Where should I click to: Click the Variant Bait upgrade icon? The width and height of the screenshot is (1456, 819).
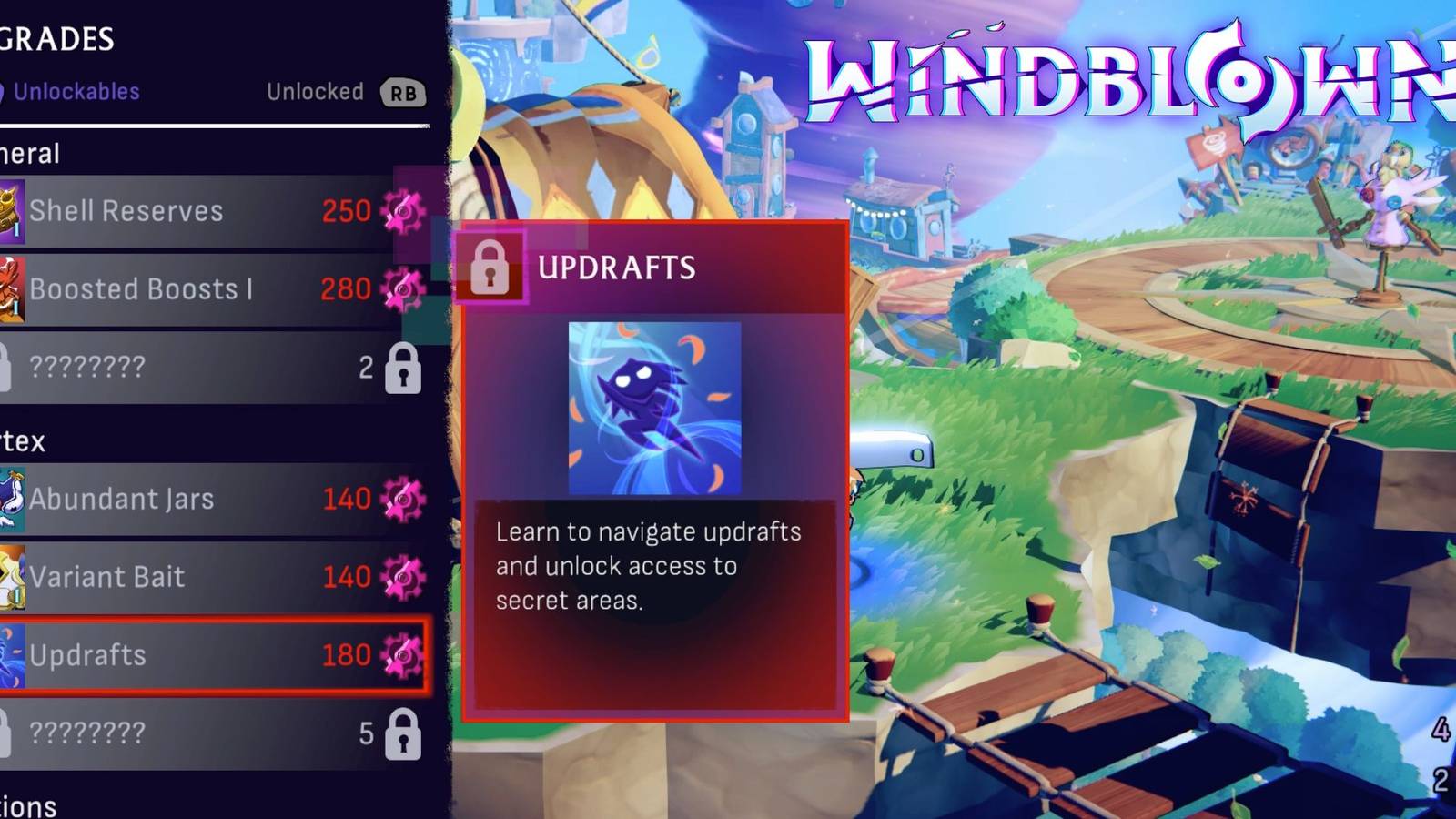(x=11, y=577)
